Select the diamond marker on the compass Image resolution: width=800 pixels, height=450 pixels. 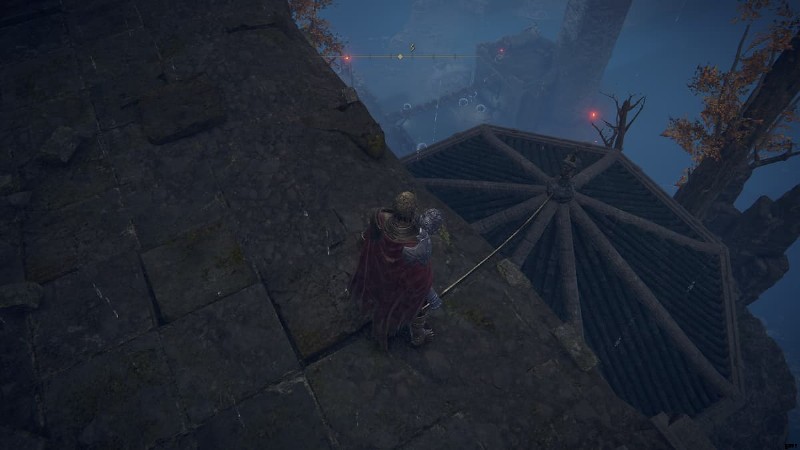point(400,57)
